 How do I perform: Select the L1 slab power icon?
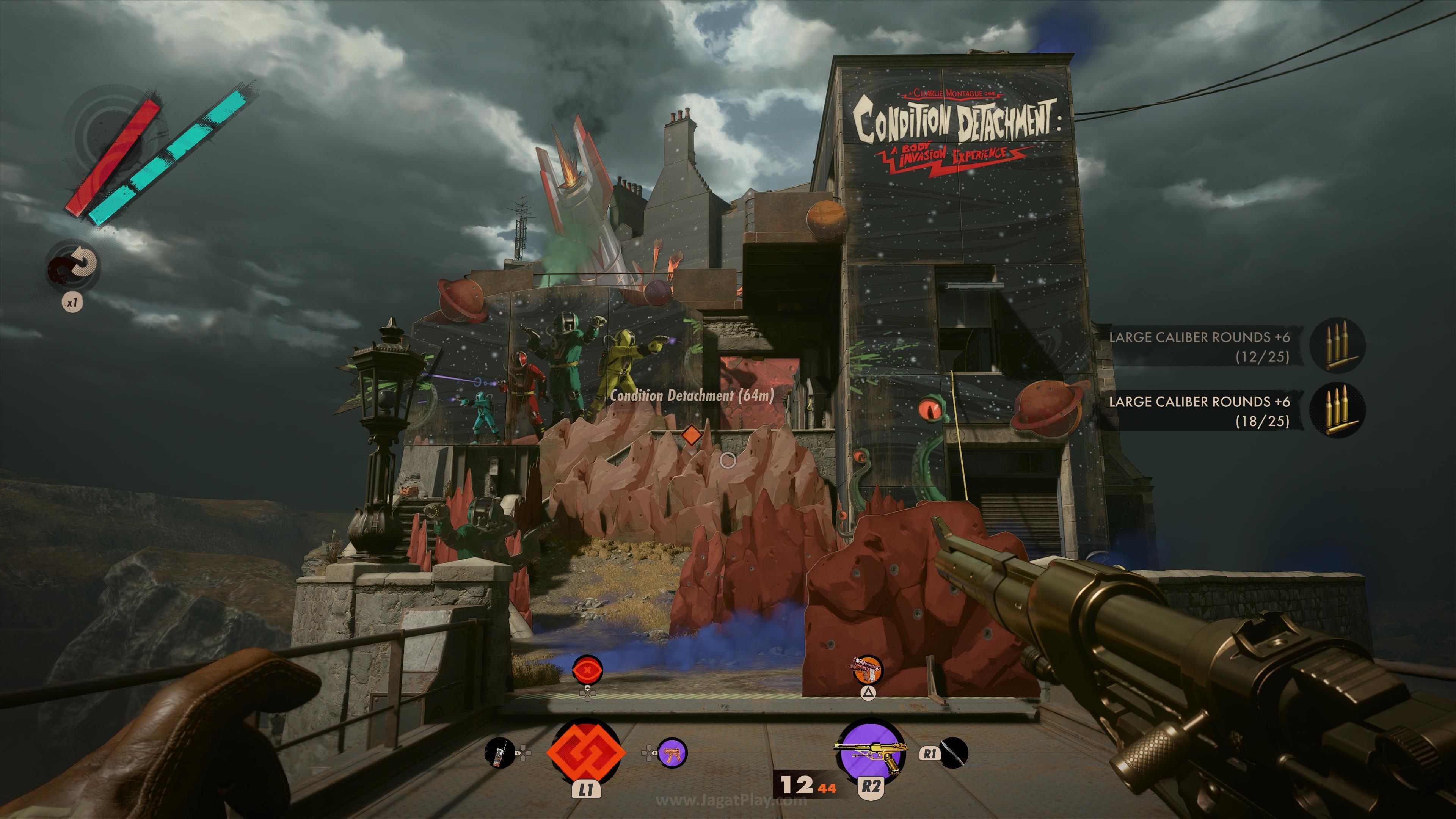point(587,752)
